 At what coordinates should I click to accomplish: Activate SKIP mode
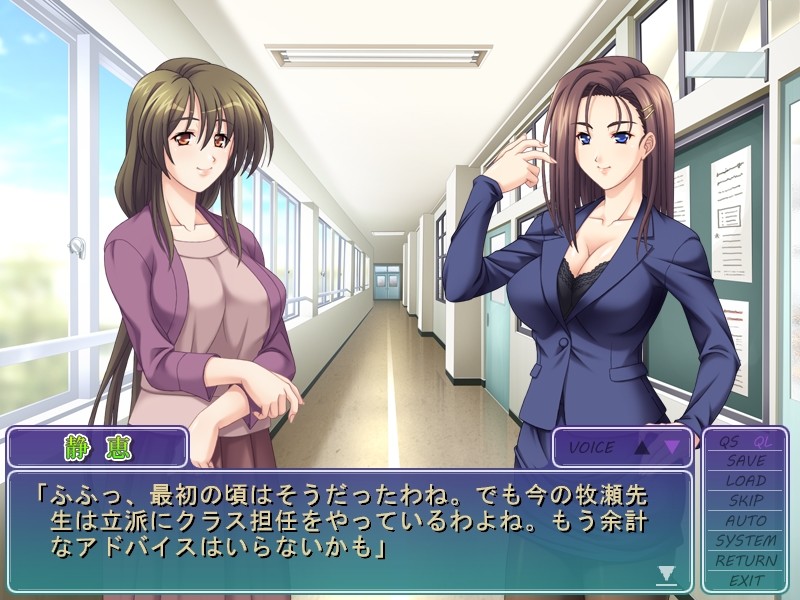746,500
